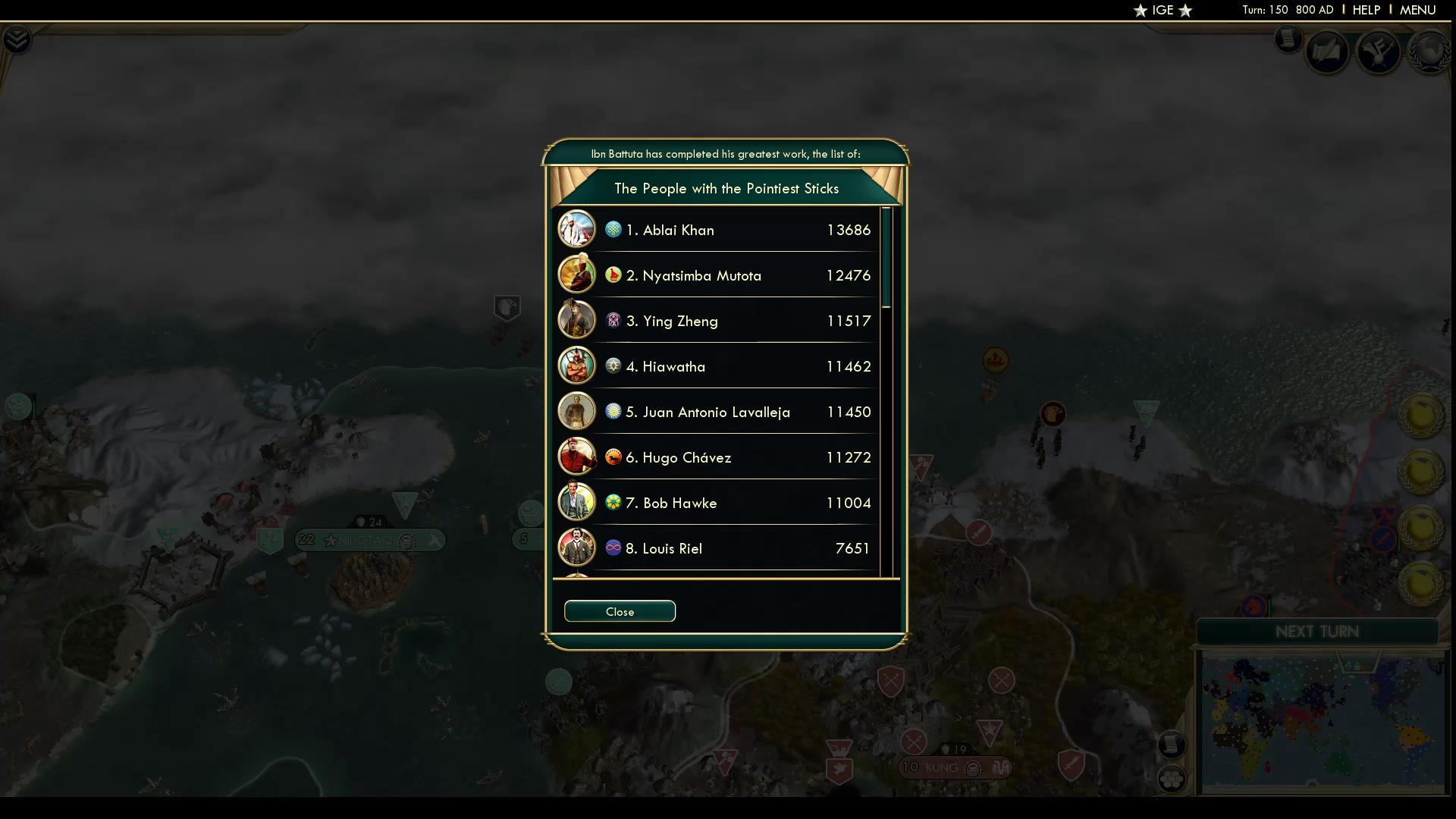Close the Pointiest Sticks list
Viewport: 1456px width, 819px height.
pos(620,611)
